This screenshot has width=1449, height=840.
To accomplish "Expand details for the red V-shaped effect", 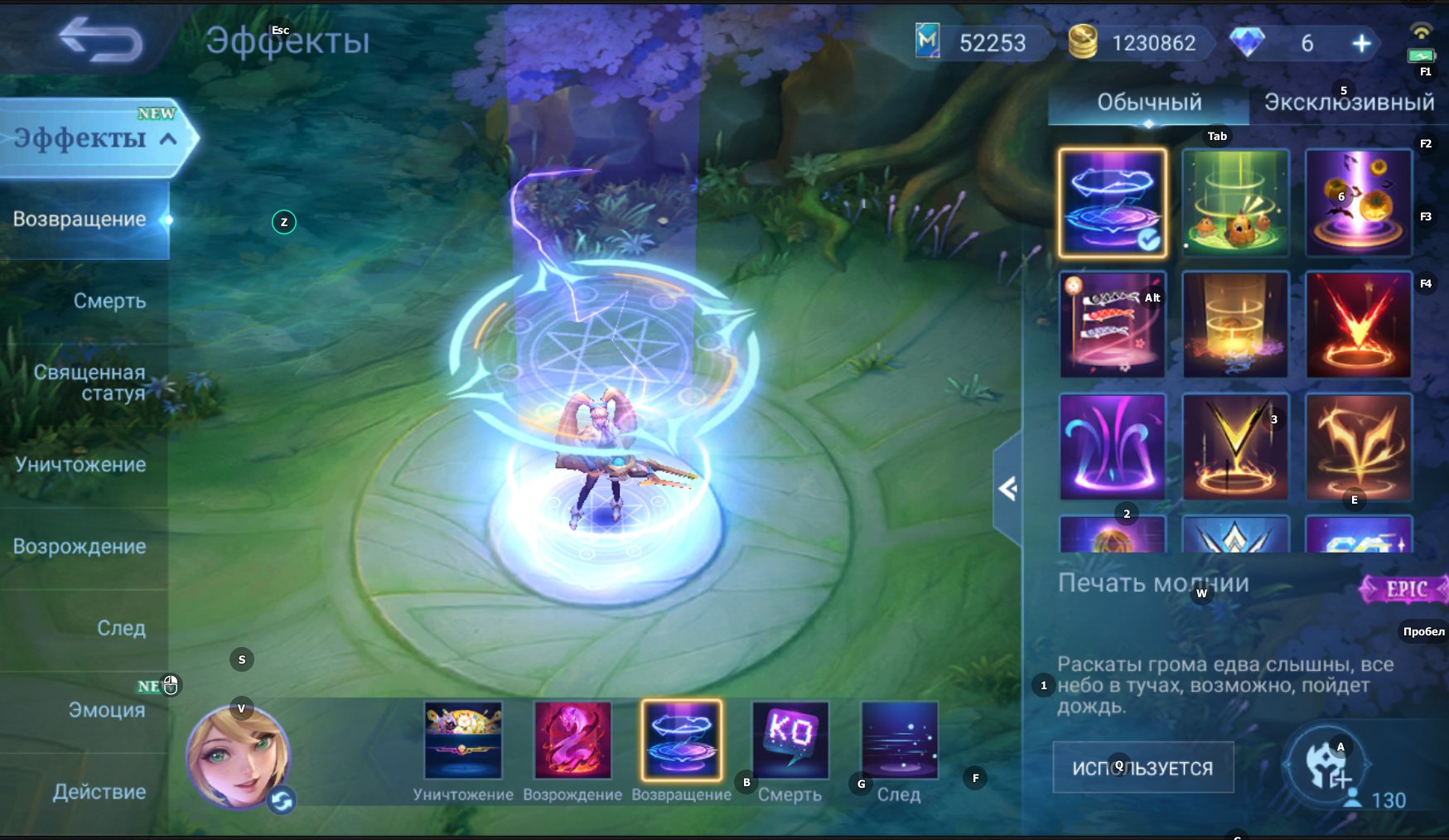I will pos(1359,324).
